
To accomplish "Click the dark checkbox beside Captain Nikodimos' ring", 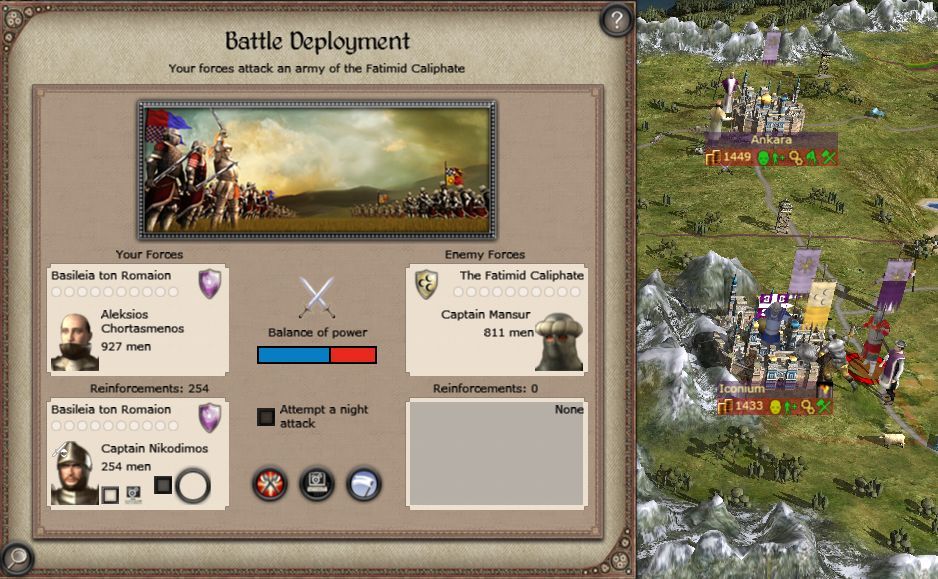I will coord(163,485).
